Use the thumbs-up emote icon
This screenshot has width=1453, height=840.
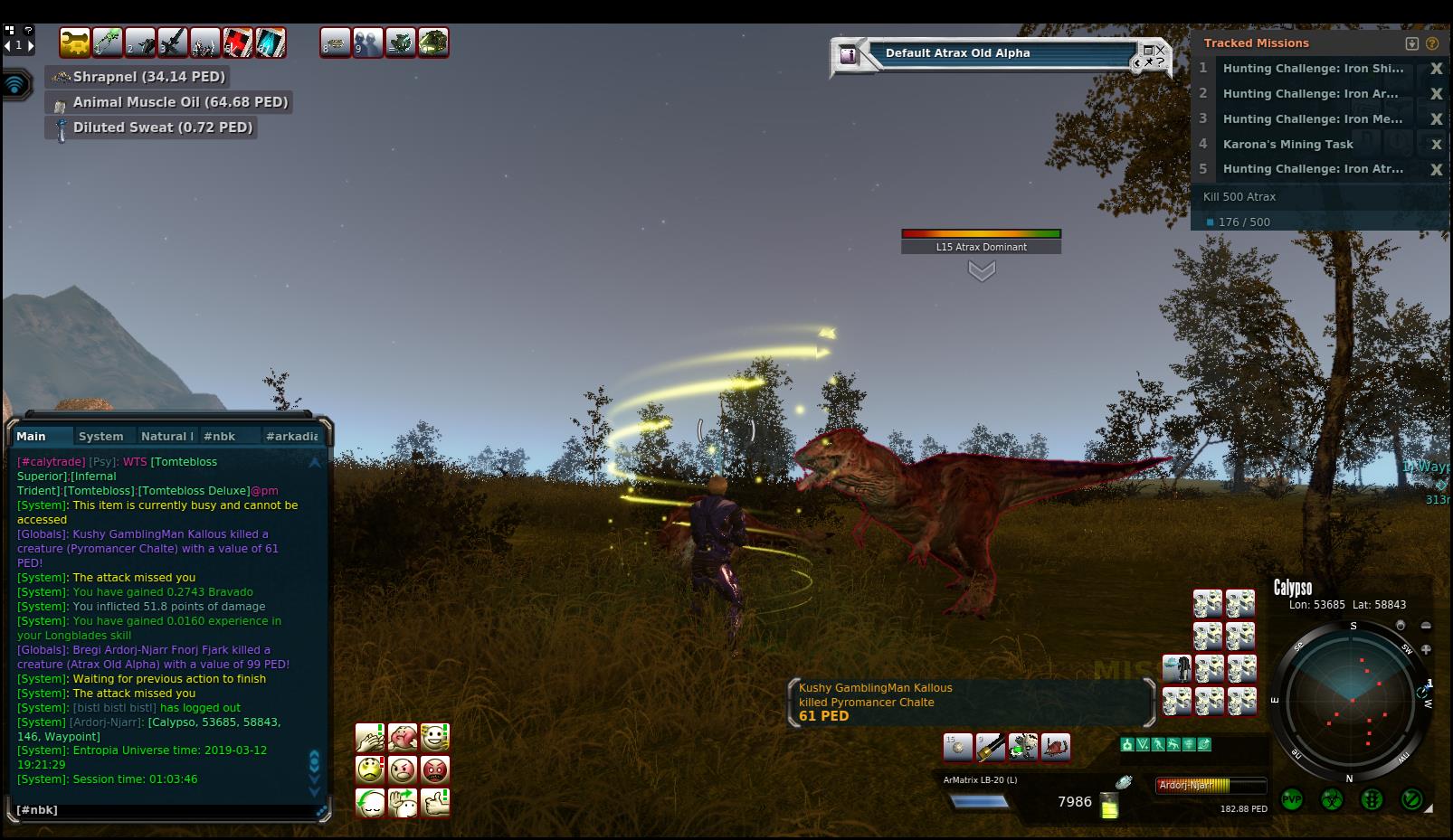(x=435, y=802)
